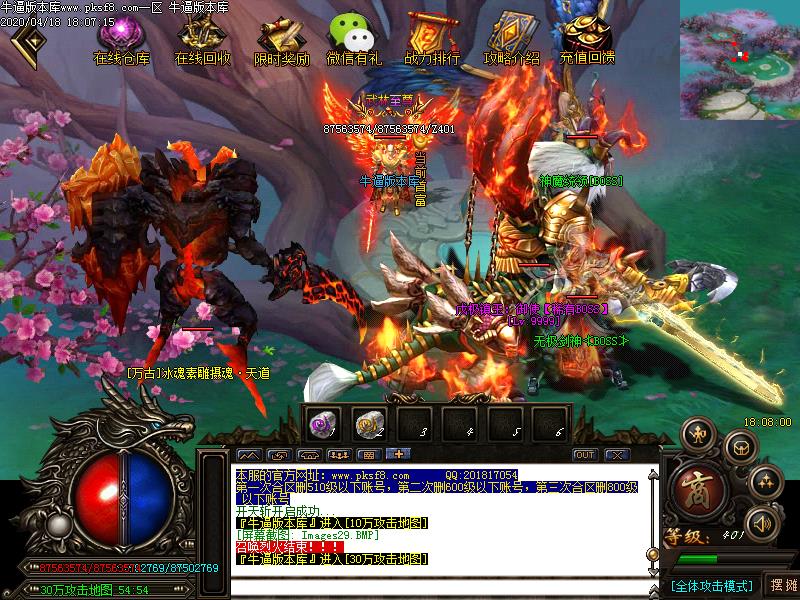This screenshot has width=800, height=600.
Task: Open the 在线回收 online recycling menu
Action: coord(202,40)
